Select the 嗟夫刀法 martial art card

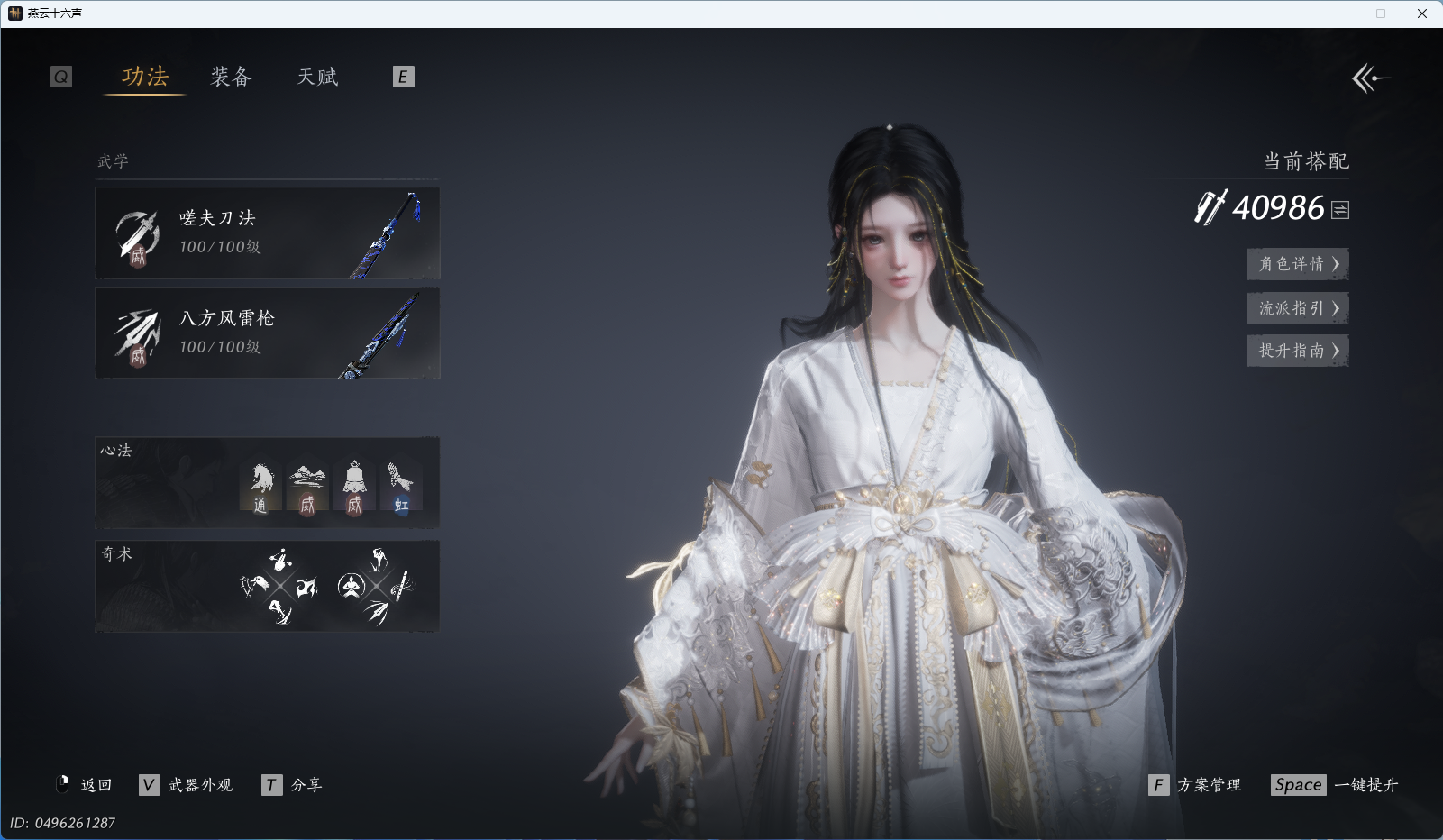(267, 233)
